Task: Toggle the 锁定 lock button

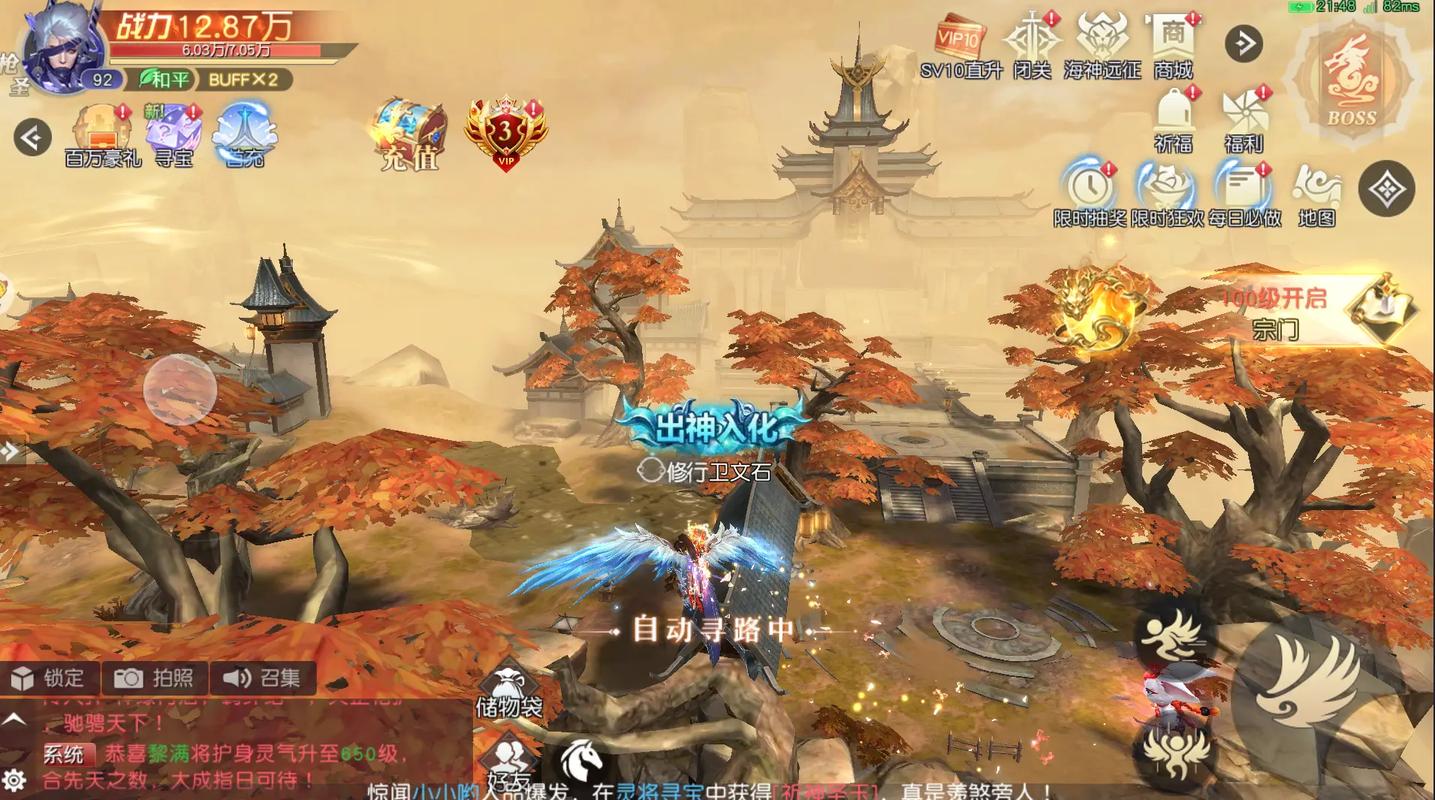Action: pyautogui.click(x=50, y=678)
